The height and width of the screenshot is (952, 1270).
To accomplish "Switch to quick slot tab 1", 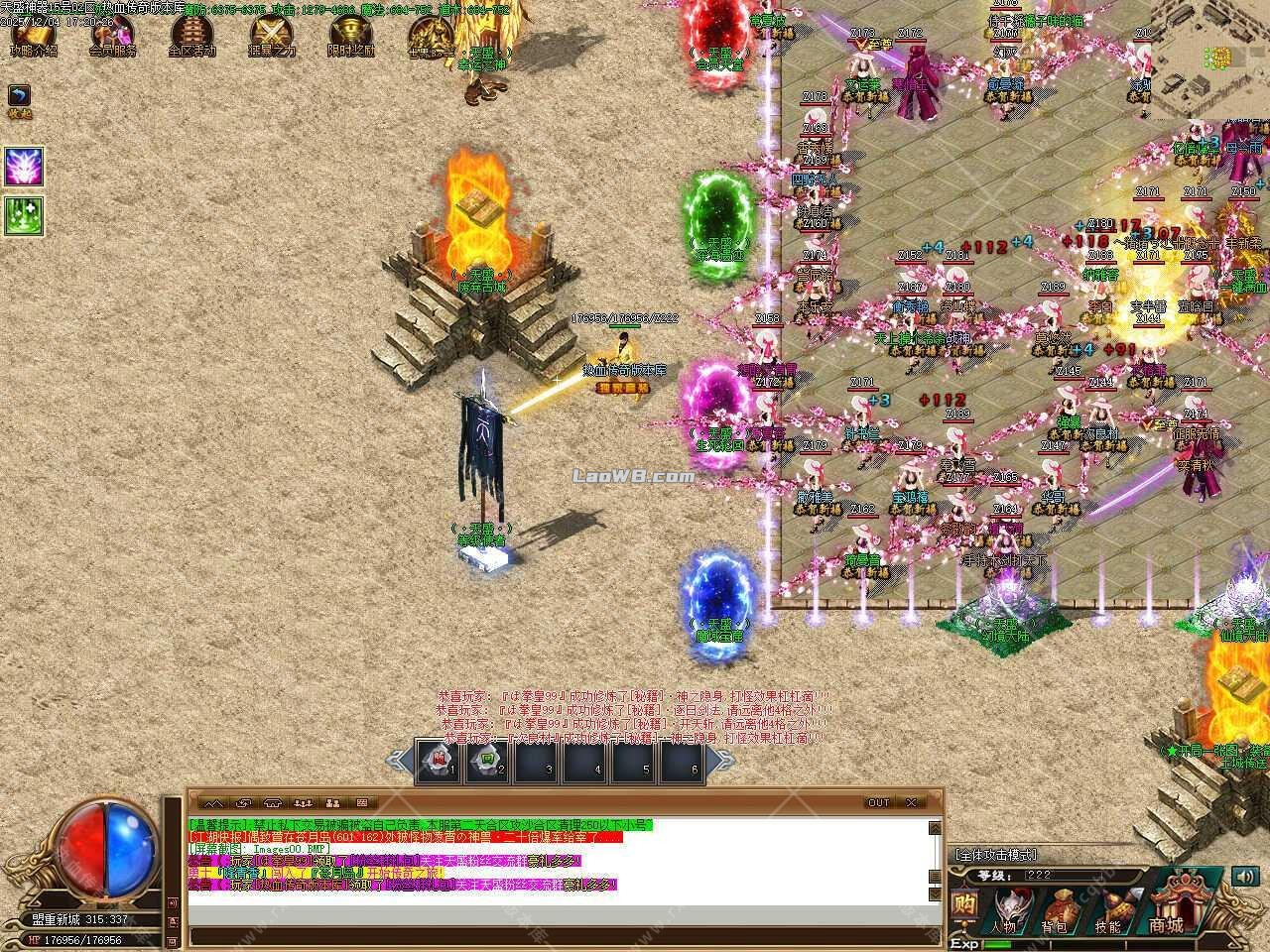I will tap(439, 764).
